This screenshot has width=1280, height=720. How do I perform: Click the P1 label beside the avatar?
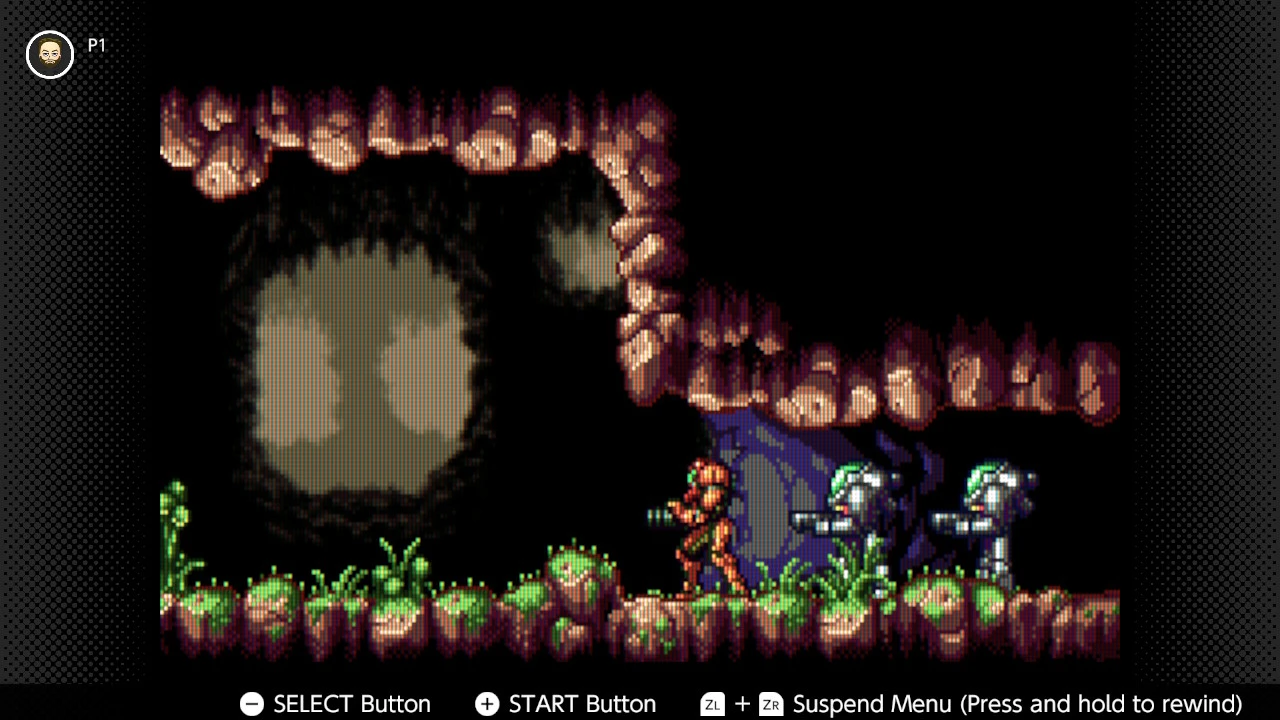tap(97, 45)
